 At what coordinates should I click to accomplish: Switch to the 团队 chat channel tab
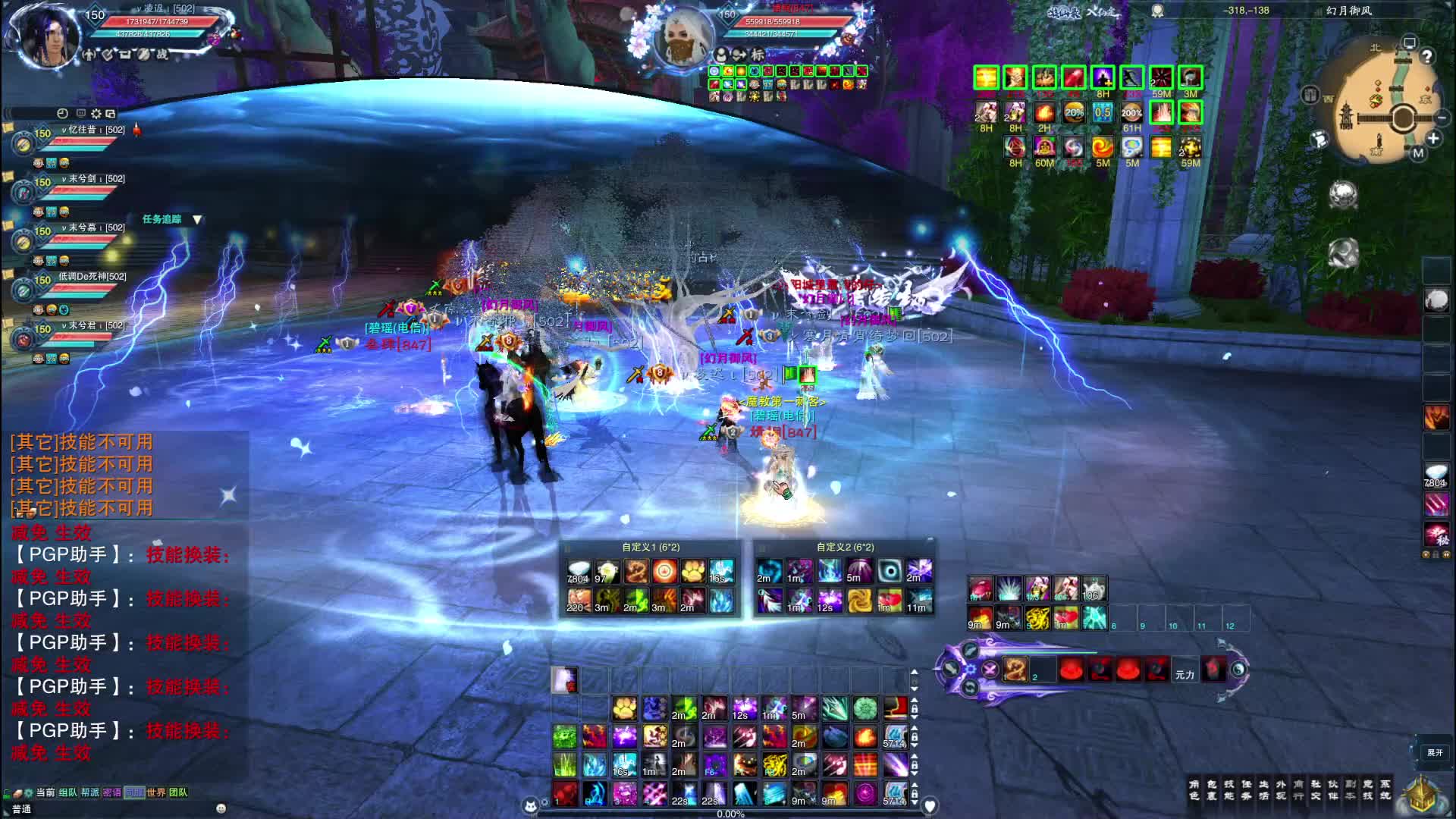click(x=178, y=792)
